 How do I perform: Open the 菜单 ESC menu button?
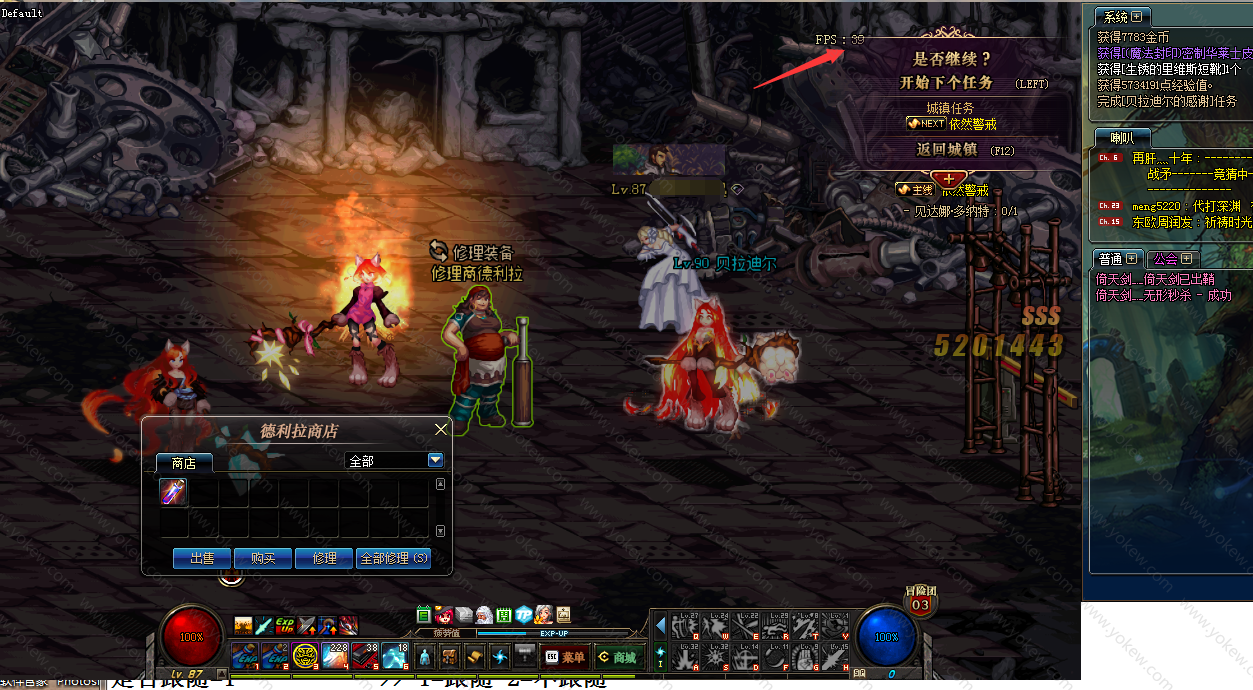click(x=564, y=657)
